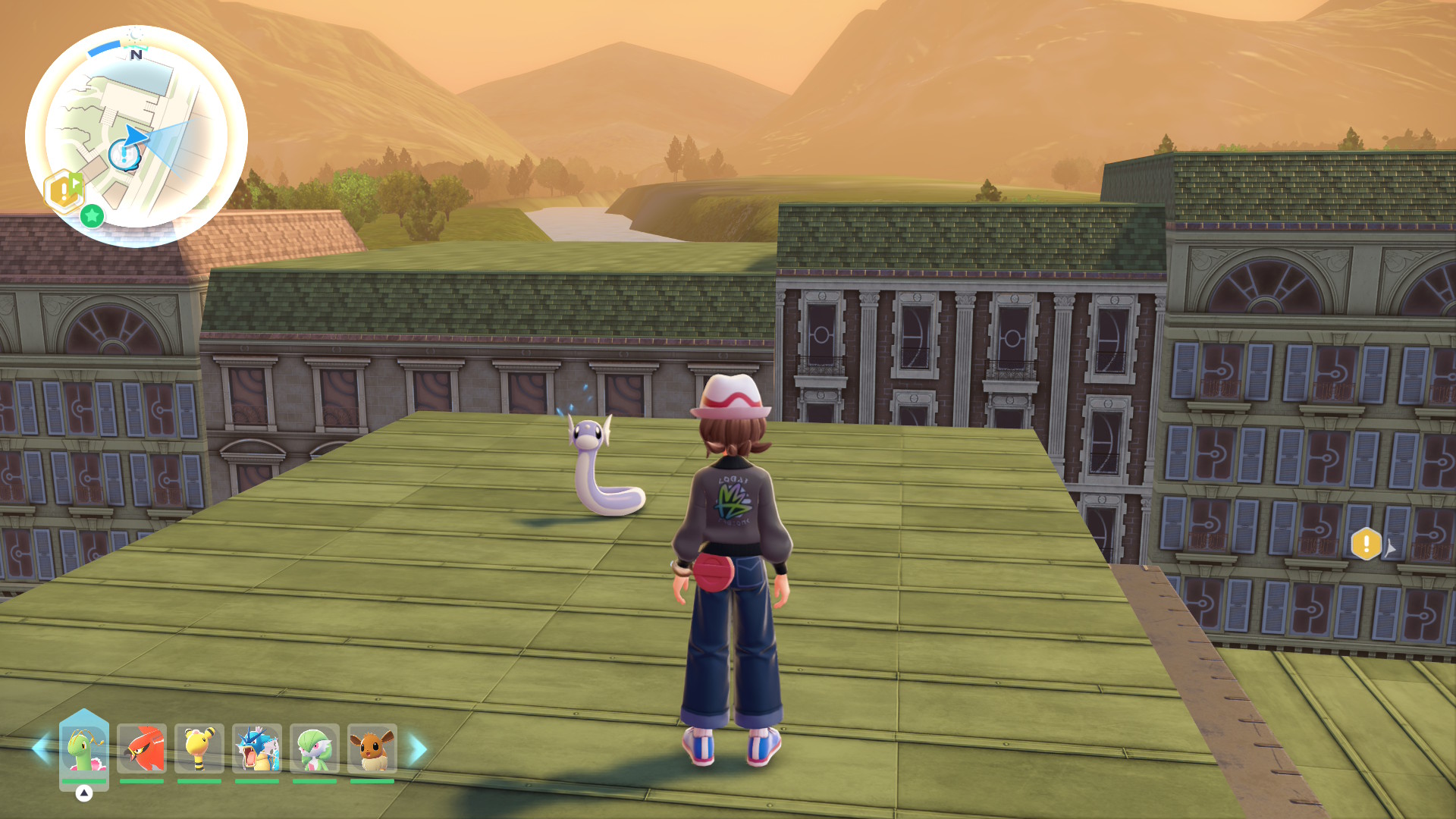Image resolution: width=1456 pixels, height=819 pixels.
Task: Click the right party cycle arrow
Action: tap(418, 748)
